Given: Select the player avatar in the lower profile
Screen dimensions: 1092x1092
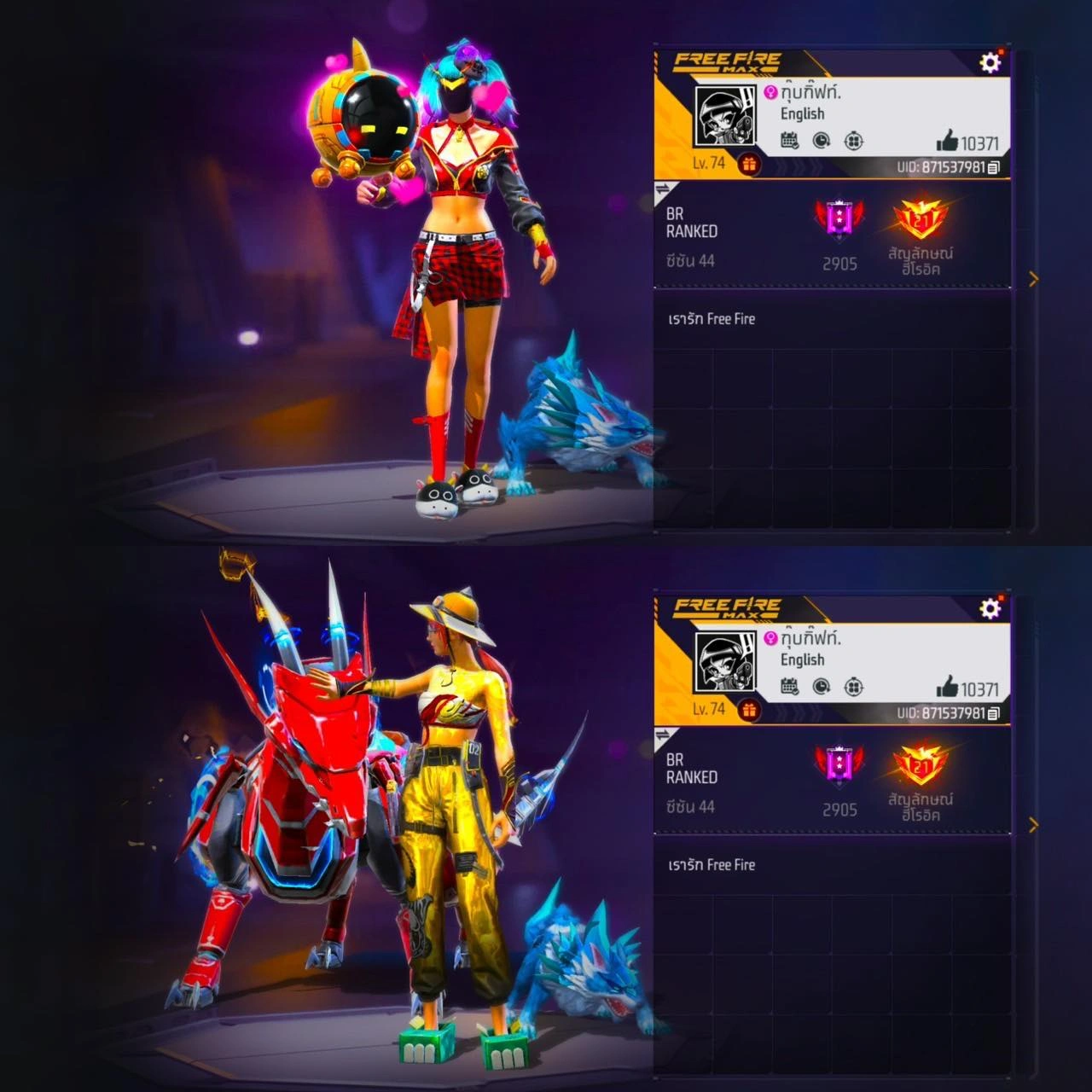Looking at the screenshot, I should [725, 663].
